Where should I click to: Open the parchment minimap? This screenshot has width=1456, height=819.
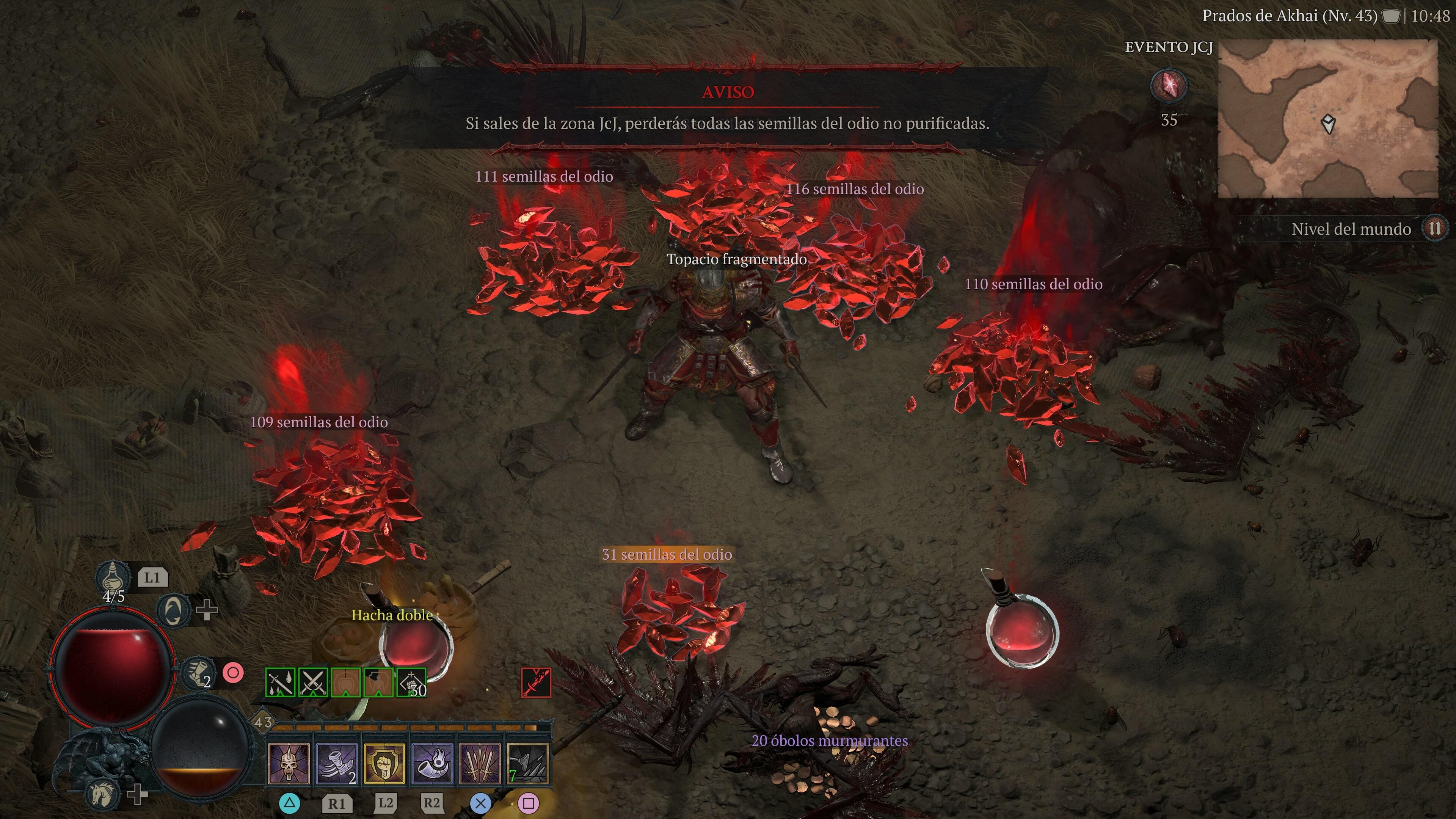pos(1327,119)
